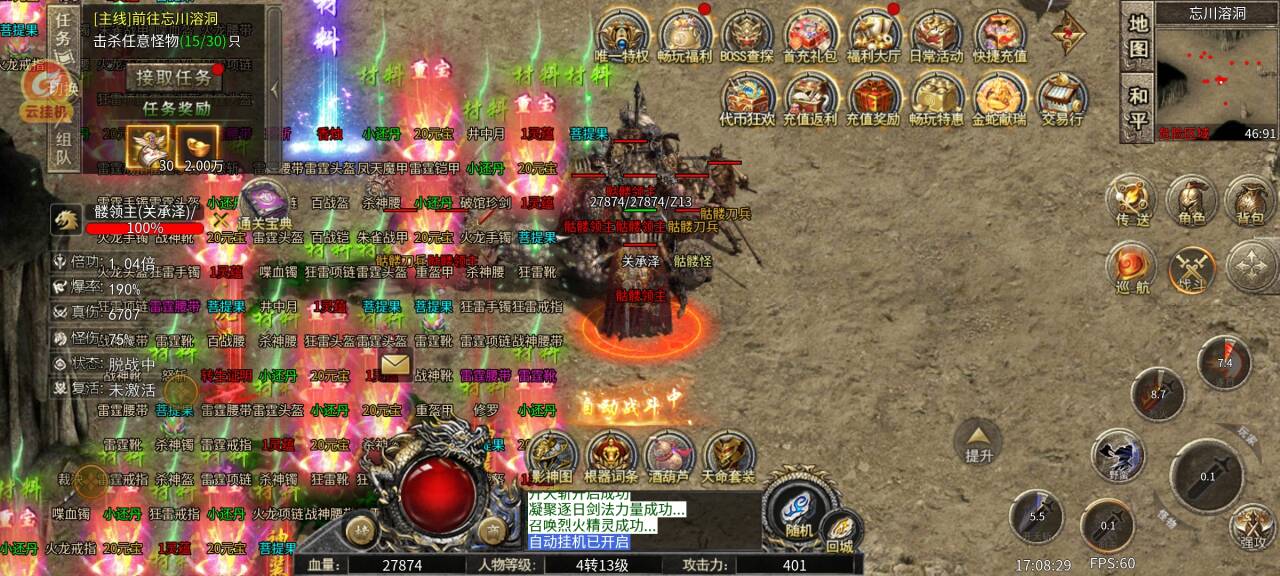Click the 提升 upgrade arrow button
Image resolution: width=1280 pixels, height=576 pixels.
[x=978, y=440]
